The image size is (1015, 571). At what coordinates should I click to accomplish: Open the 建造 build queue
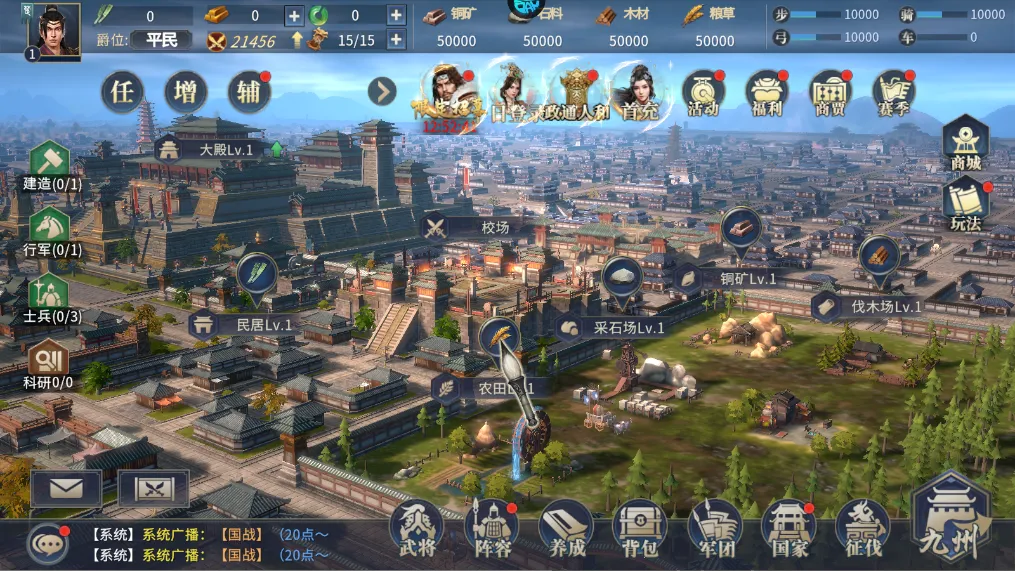50,165
